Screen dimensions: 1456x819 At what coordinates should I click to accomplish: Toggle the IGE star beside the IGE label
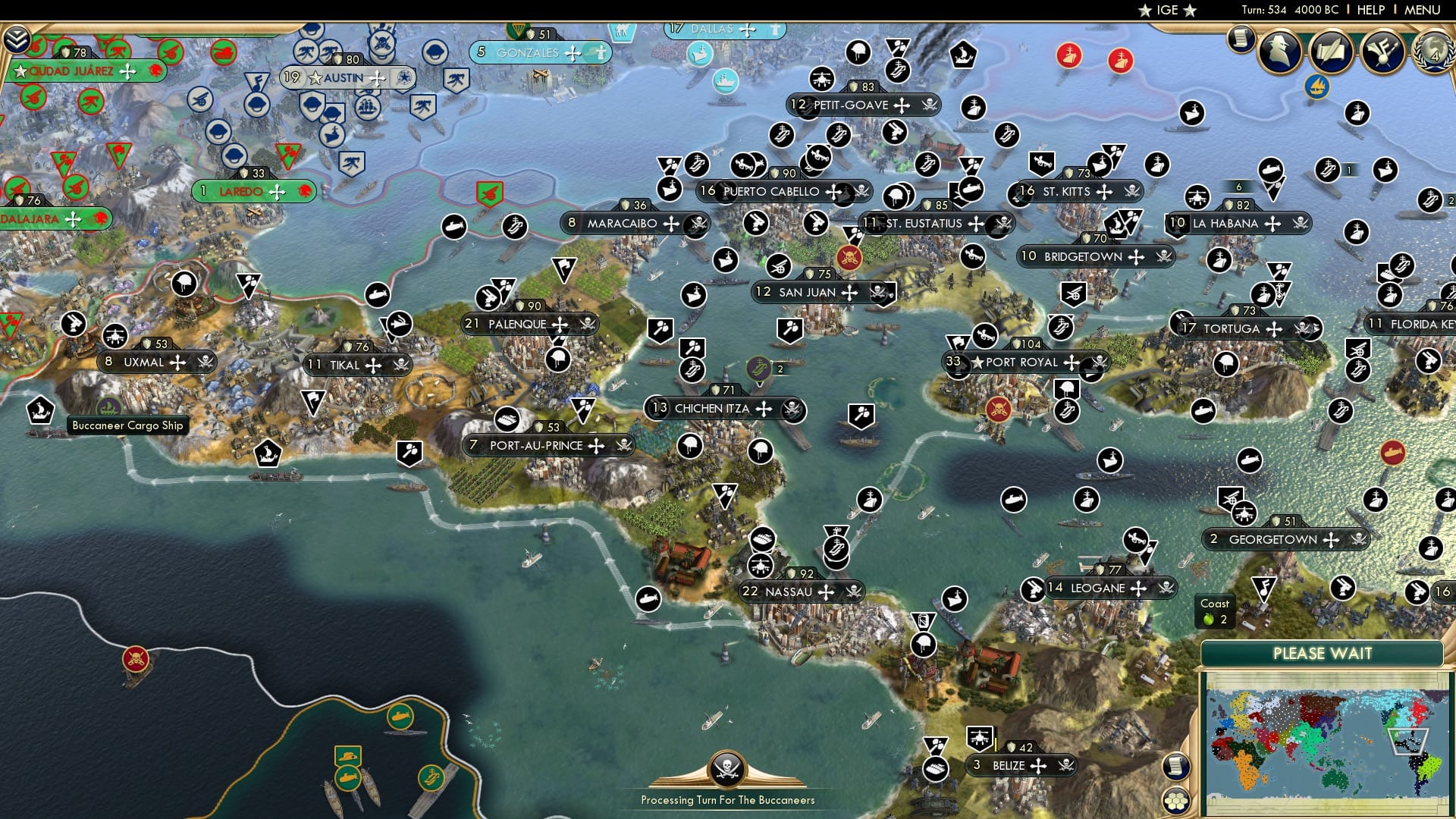click(1144, 11)
